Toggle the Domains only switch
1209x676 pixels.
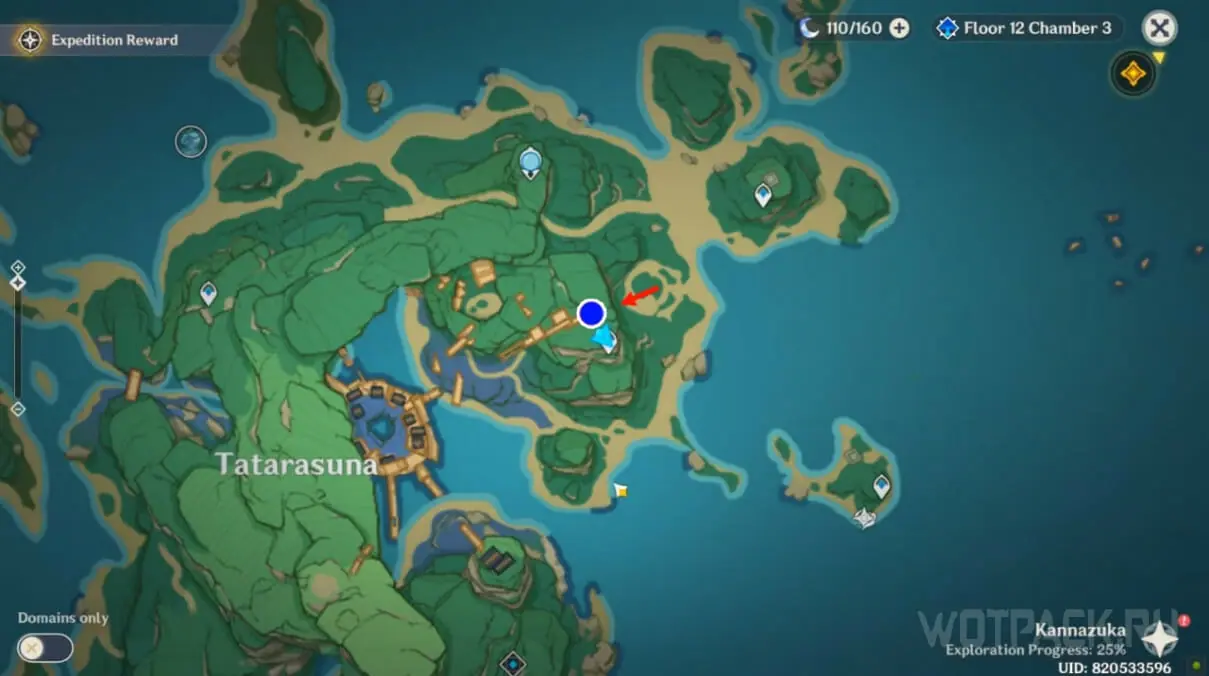point(45,647)
